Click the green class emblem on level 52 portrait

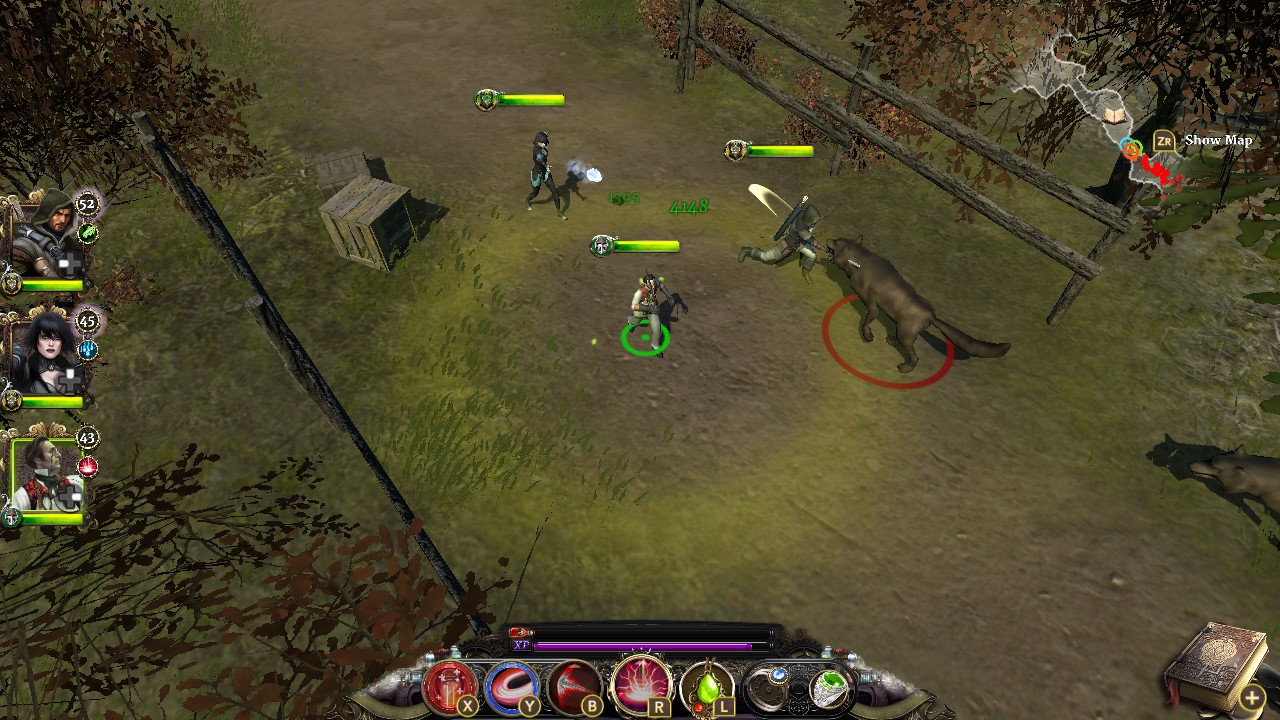pos(90,232)
